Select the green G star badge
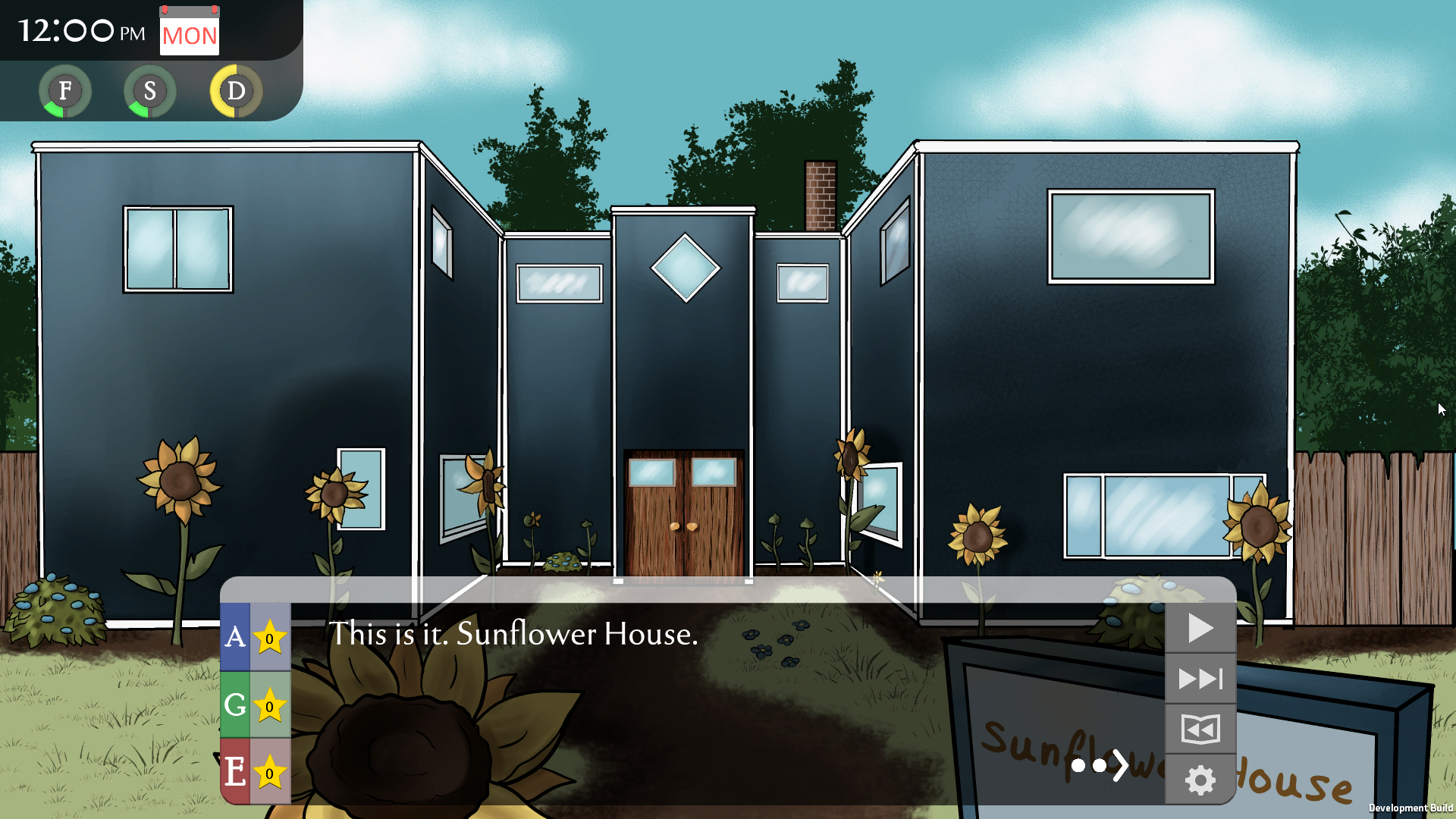 (x=256, y=704)
